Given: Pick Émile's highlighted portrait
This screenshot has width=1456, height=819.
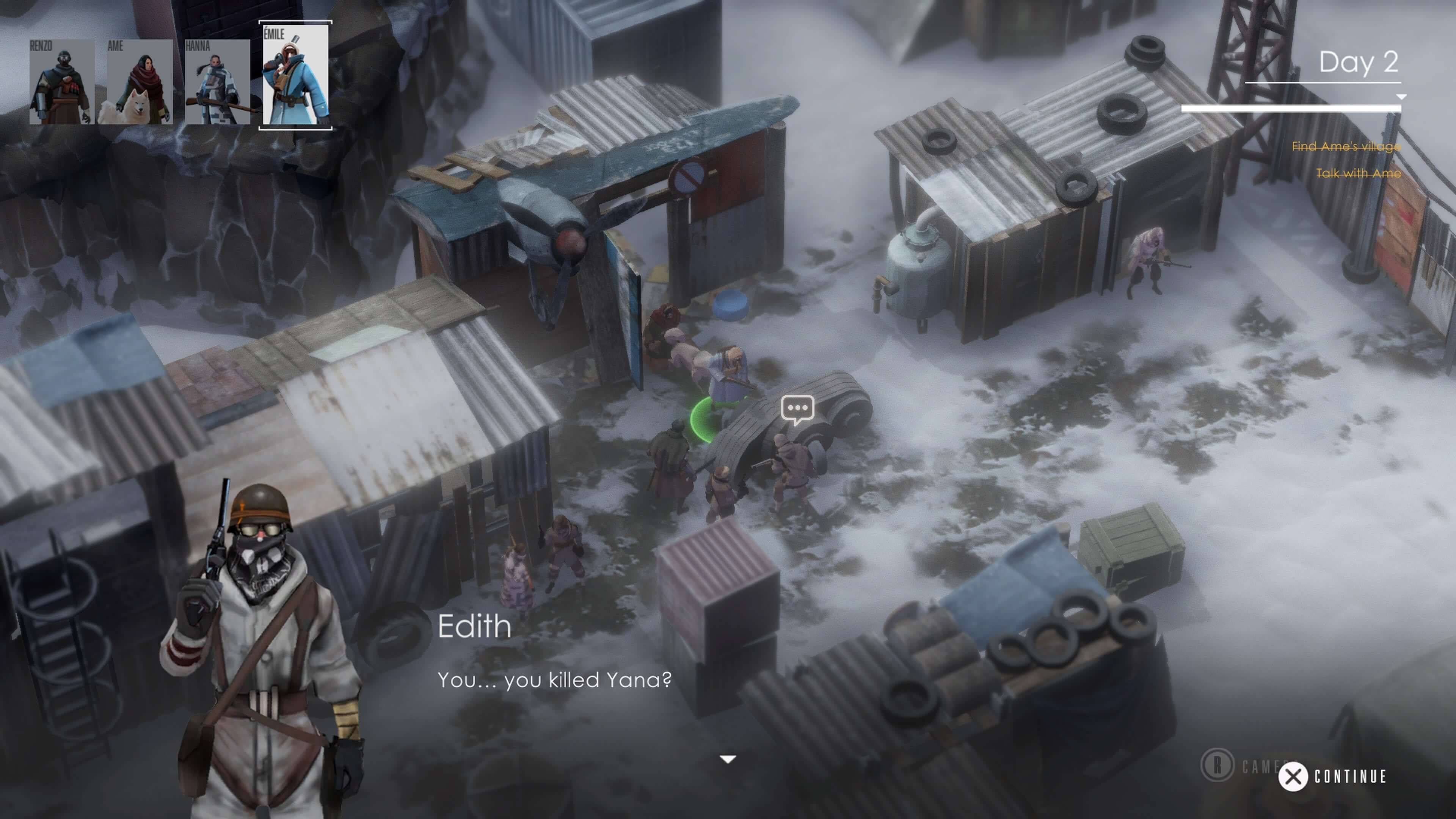Looking at the screenshot, I should pos(295,75).
